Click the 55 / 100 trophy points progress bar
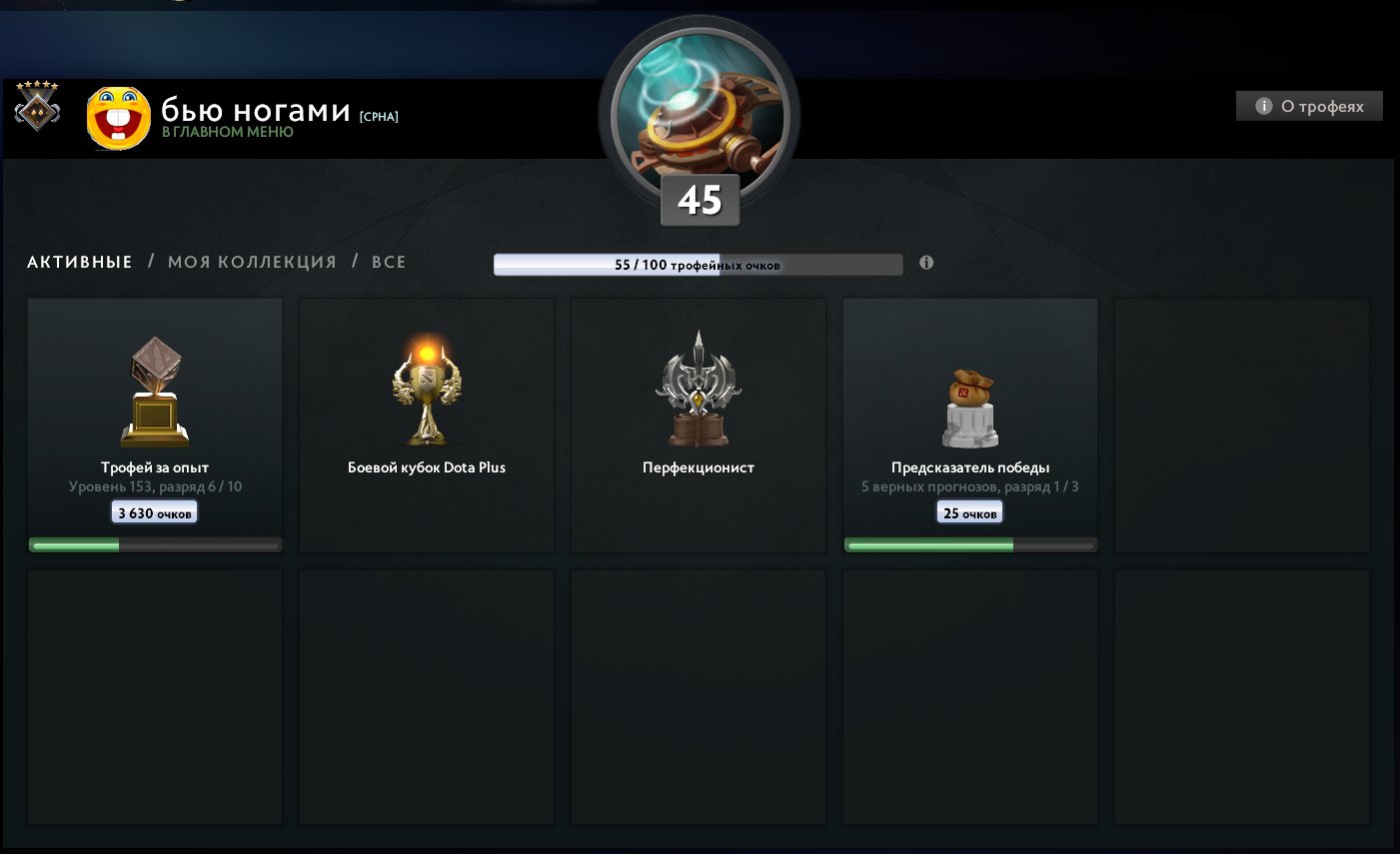 tap(699, 264)
